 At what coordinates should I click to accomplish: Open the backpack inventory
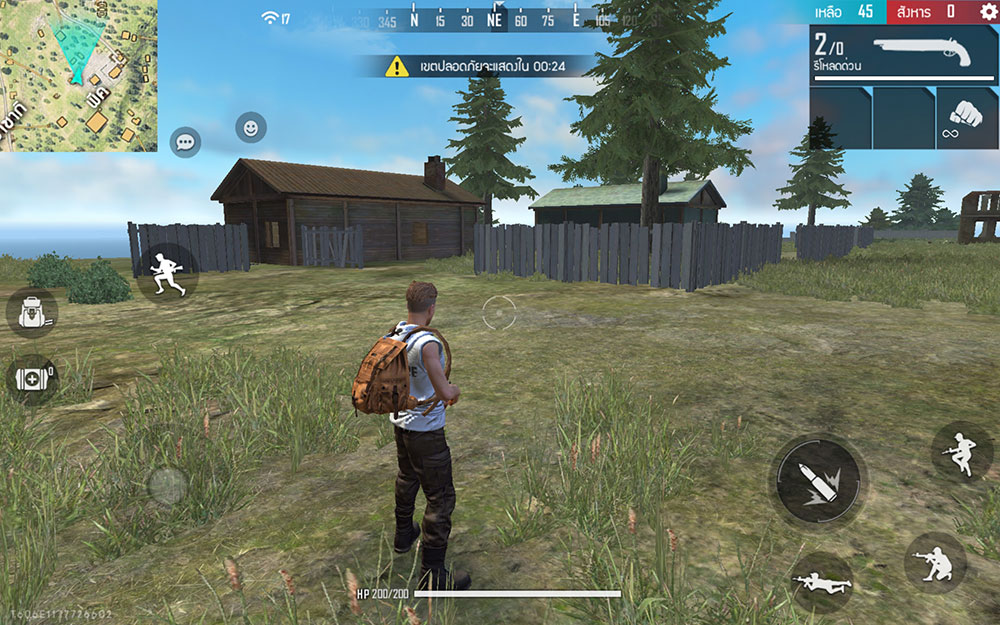coord(32,312)
